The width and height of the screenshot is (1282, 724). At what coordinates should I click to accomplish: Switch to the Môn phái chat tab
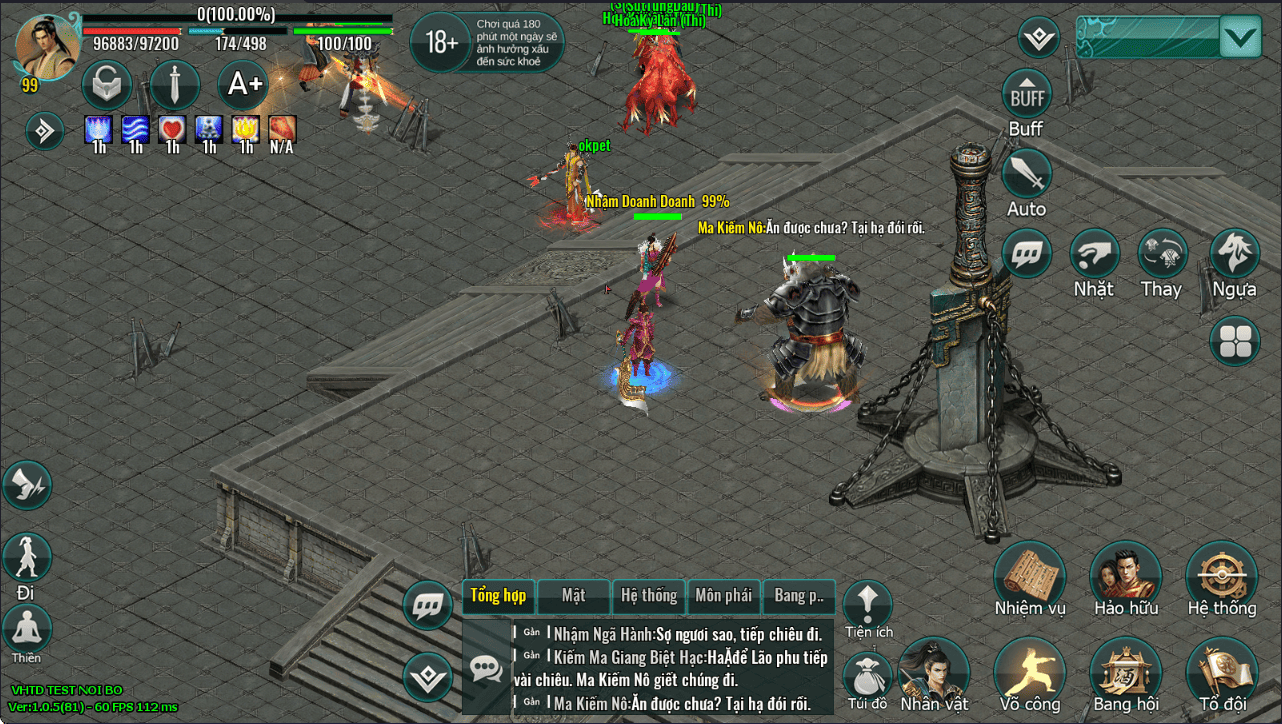pyautogui.click(x=723, y=596)
